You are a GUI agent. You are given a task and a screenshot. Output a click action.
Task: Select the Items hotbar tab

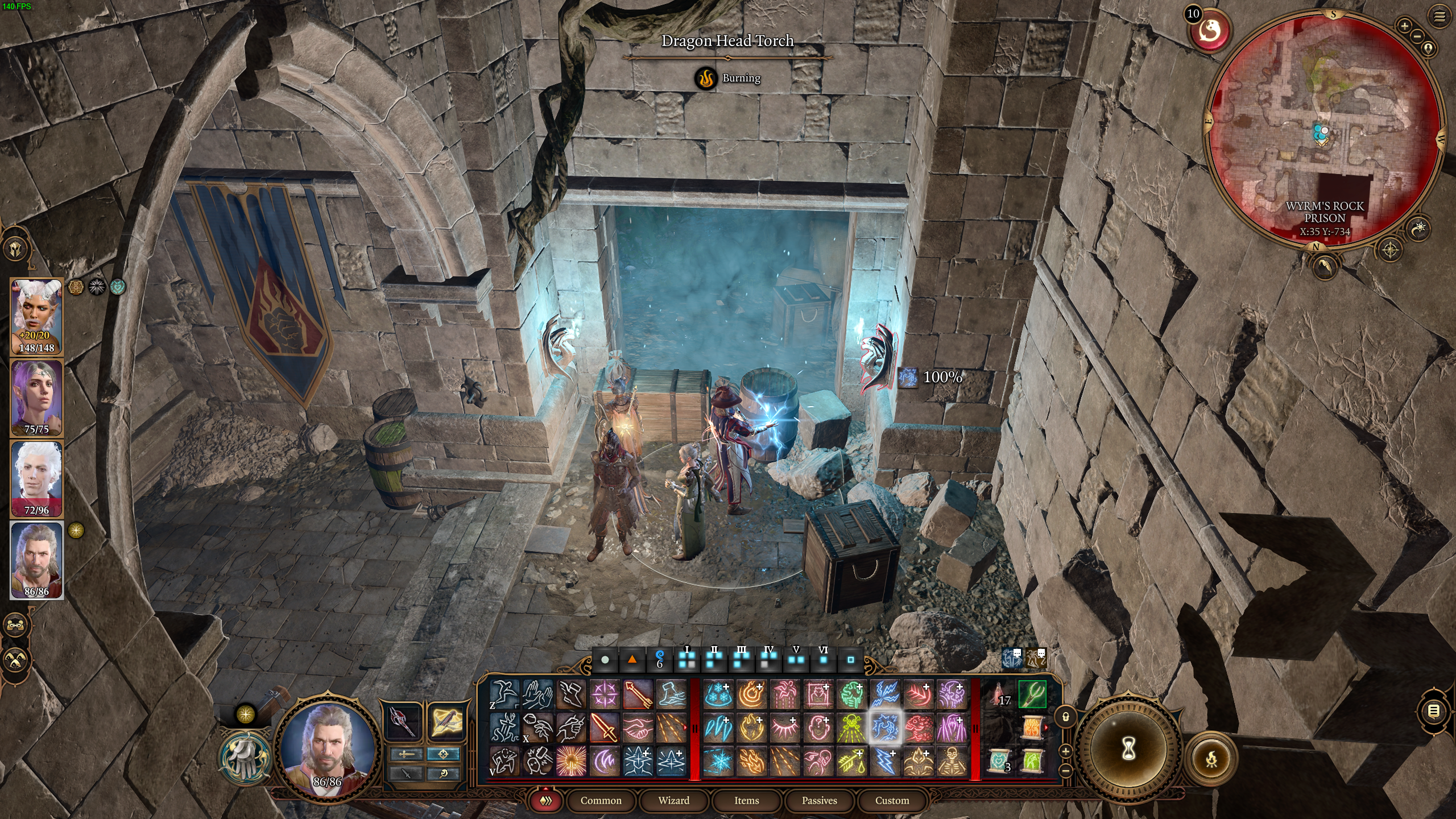coord(746,800)
